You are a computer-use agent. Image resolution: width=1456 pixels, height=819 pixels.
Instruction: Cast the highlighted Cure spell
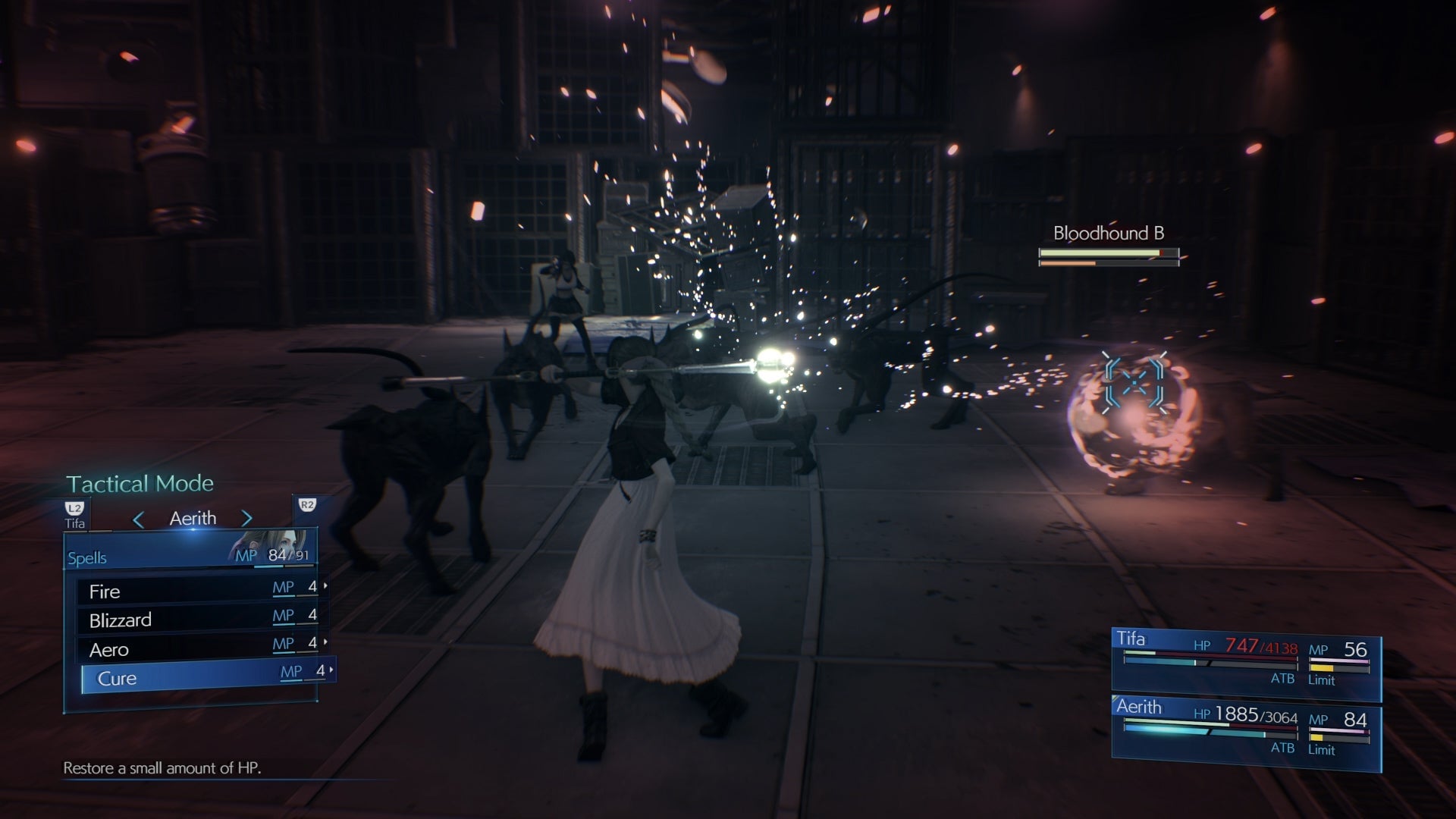(x=206, y=678)
